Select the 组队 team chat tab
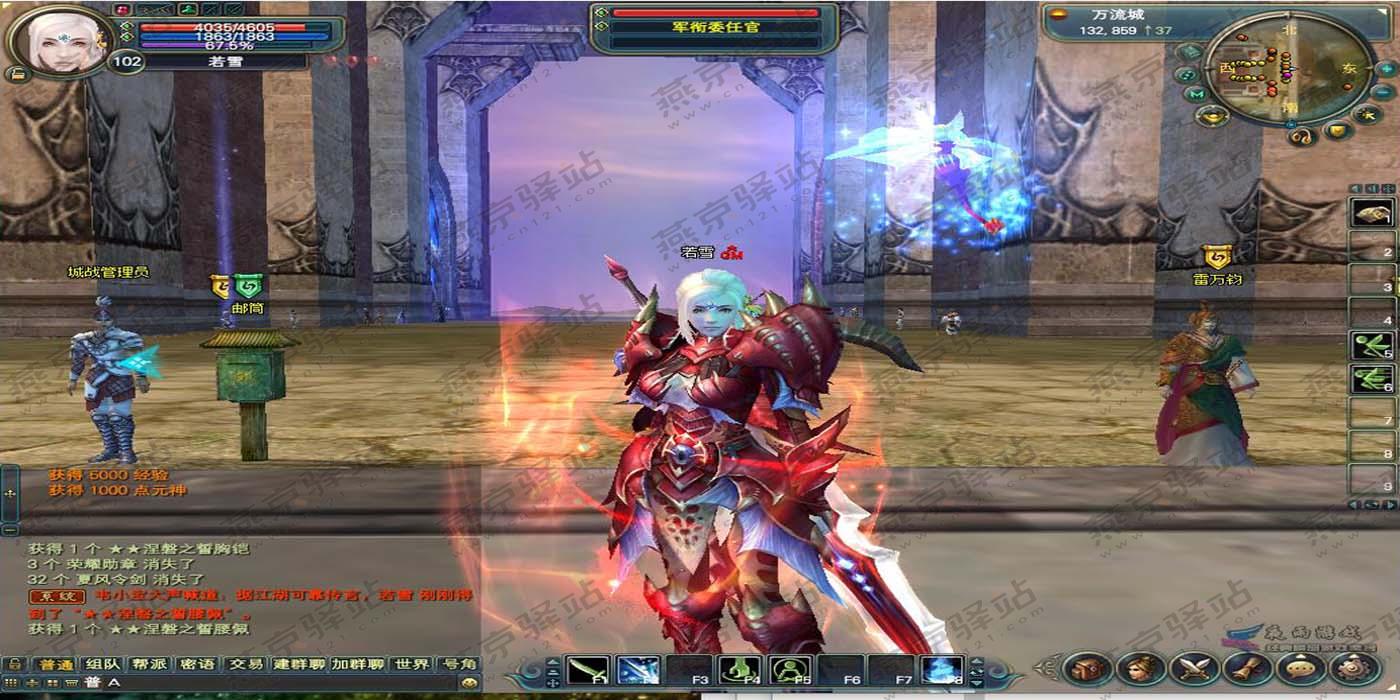 click(x=103, y=665)
